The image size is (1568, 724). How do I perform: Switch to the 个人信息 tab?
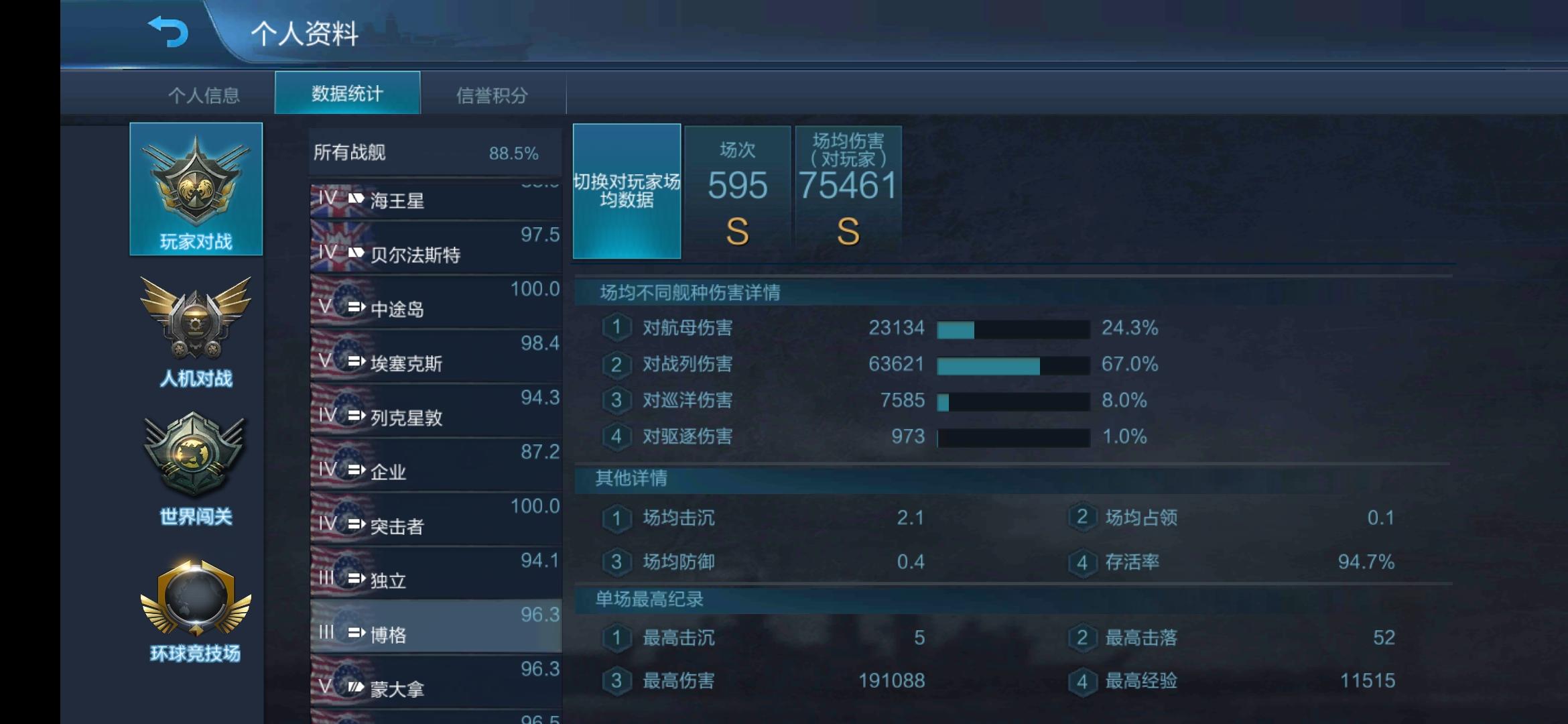[206, 94]
